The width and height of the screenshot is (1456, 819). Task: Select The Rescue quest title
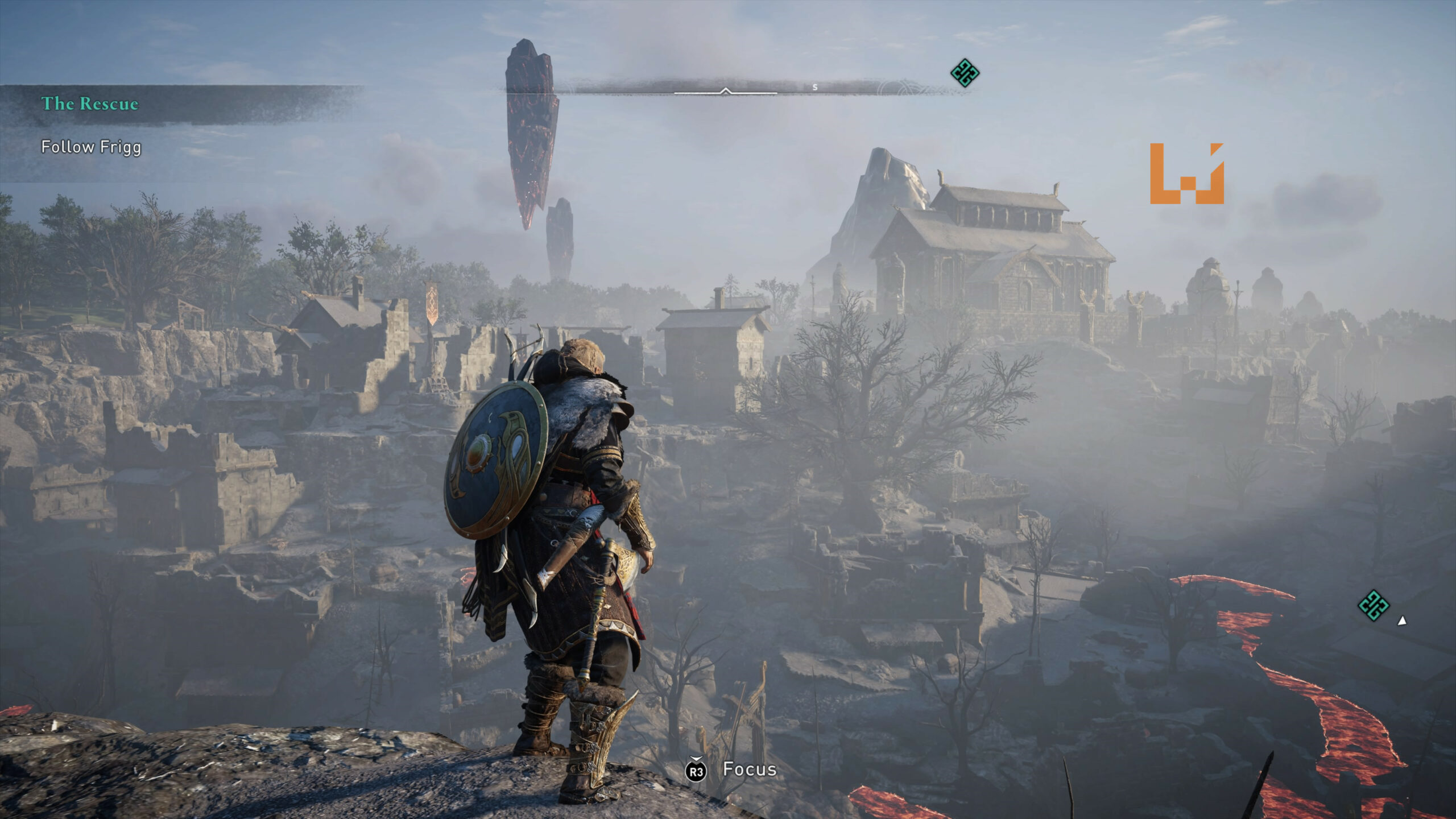click(x=90, y=104)
